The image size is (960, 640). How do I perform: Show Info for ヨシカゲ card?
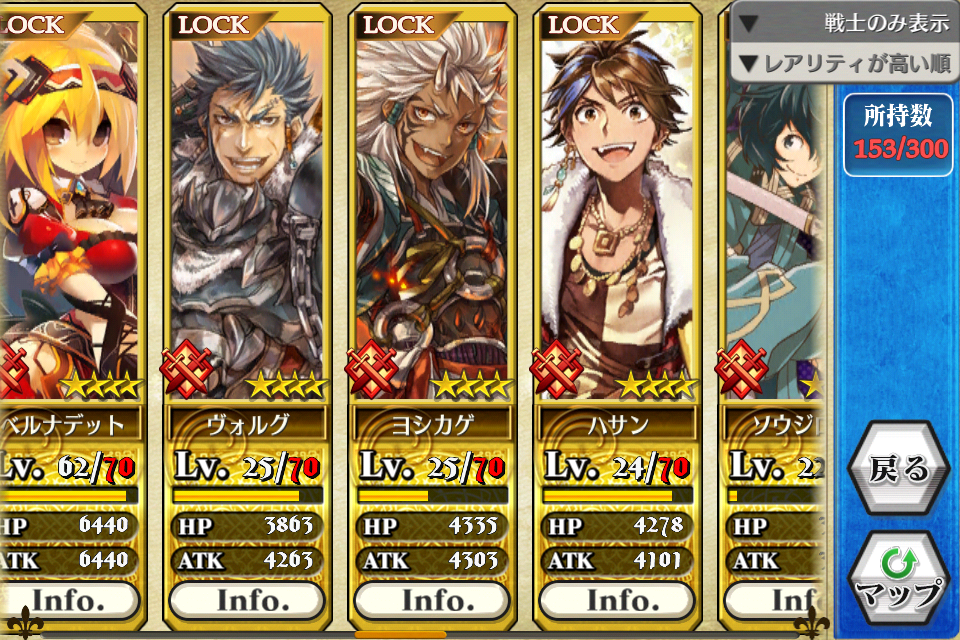pos(432,600)
